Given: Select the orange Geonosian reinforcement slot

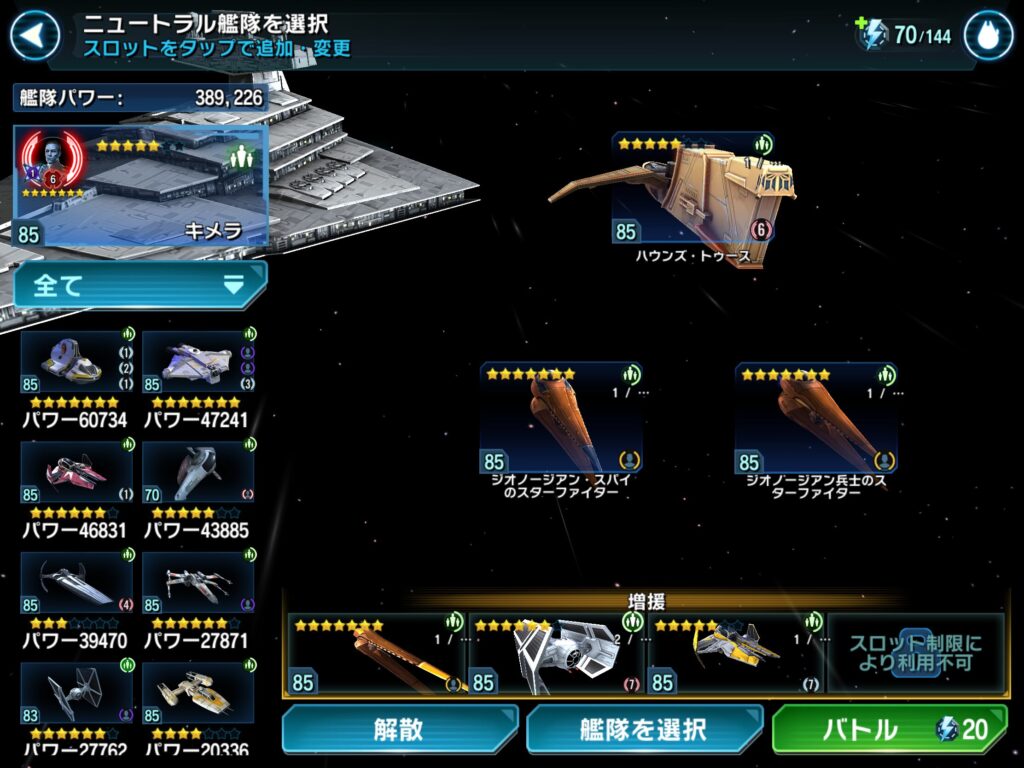Looking at the screenshot, I should coord(377,654).
